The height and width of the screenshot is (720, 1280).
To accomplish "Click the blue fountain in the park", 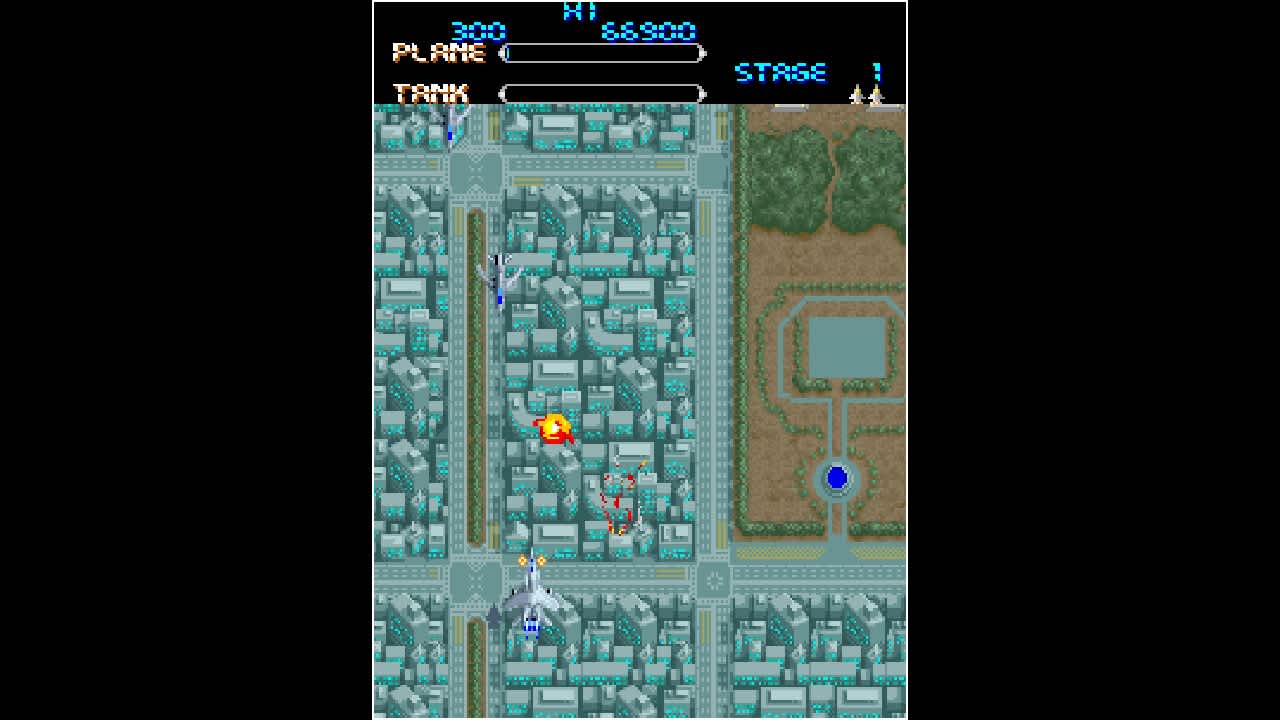I will click(x=836, y=477).
